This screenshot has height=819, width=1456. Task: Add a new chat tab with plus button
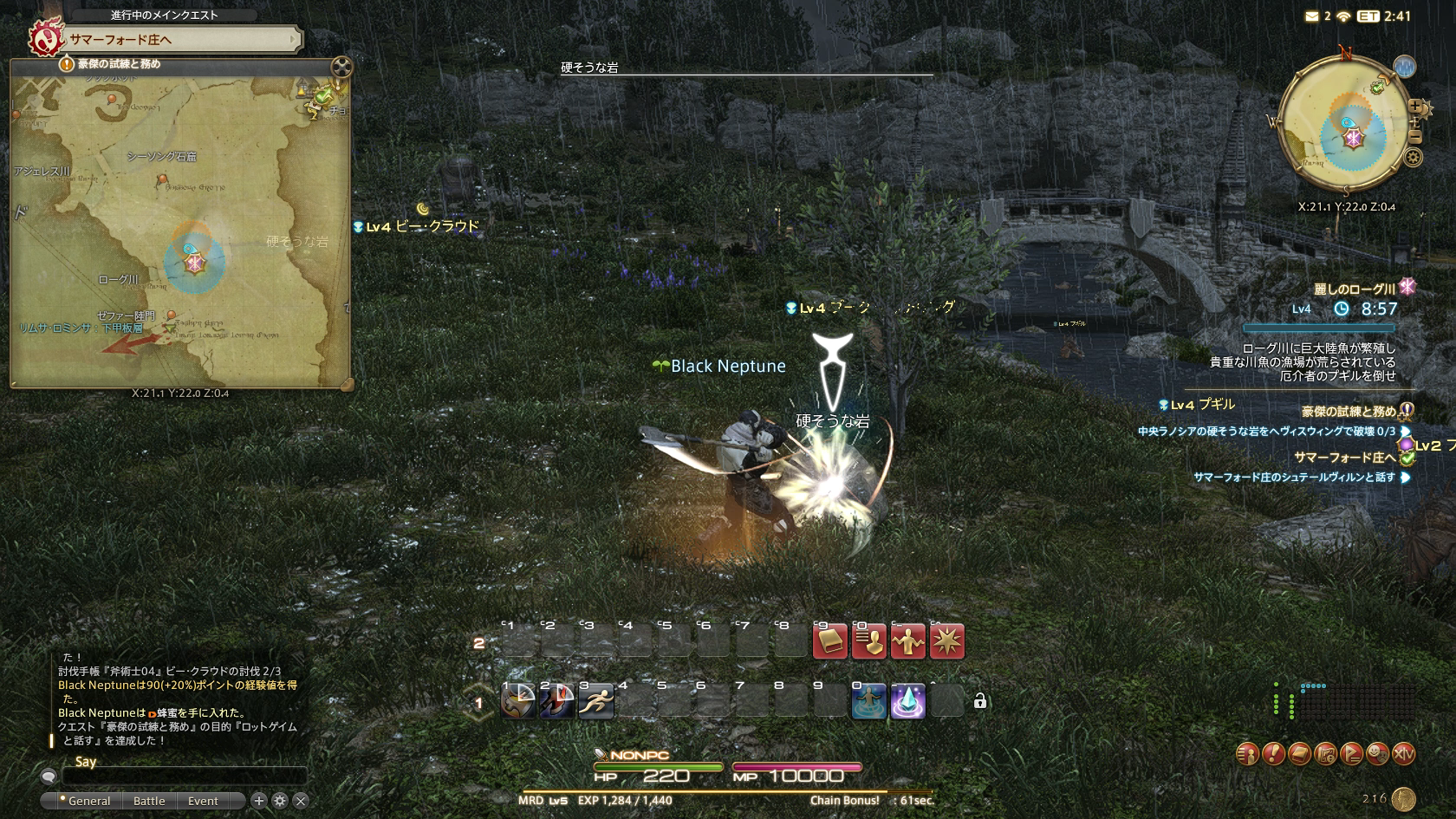pos(258,801)
